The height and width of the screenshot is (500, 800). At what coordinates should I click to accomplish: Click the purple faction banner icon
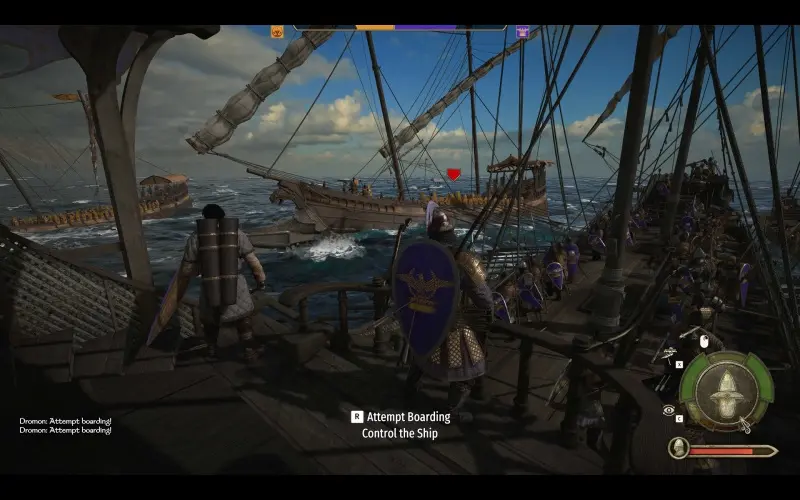coord(522,32)
